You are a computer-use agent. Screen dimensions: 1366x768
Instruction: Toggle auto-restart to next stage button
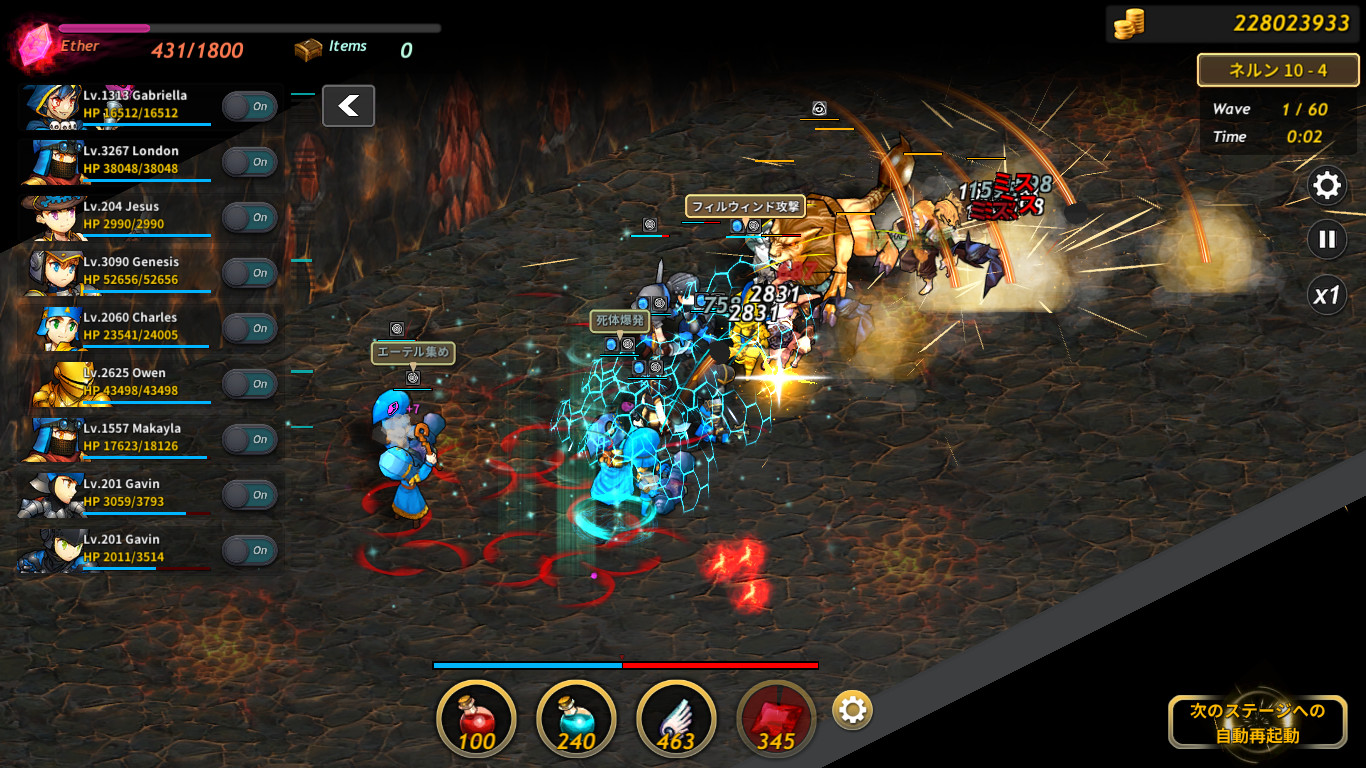click(1257, 722)
